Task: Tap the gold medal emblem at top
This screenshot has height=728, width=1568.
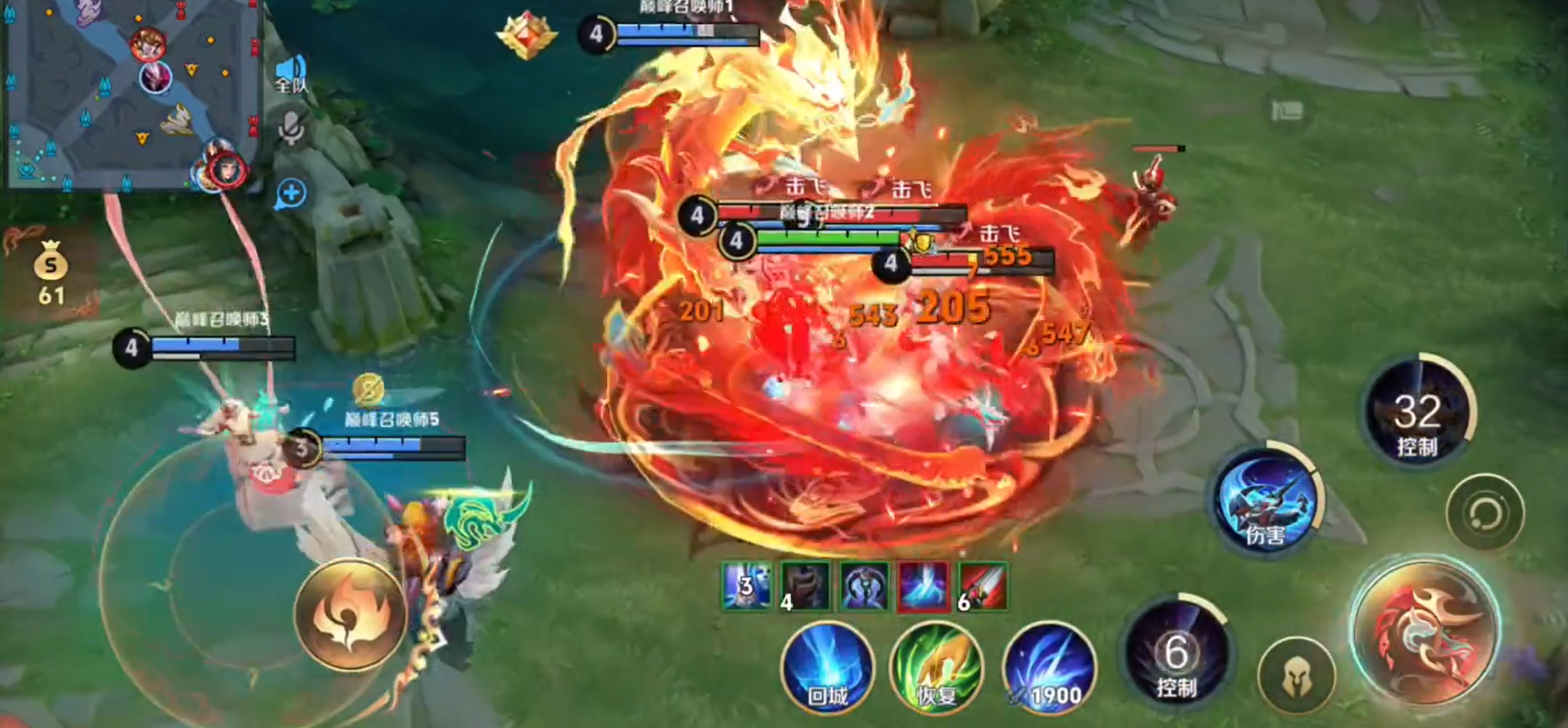Action: tap(527, 34)
